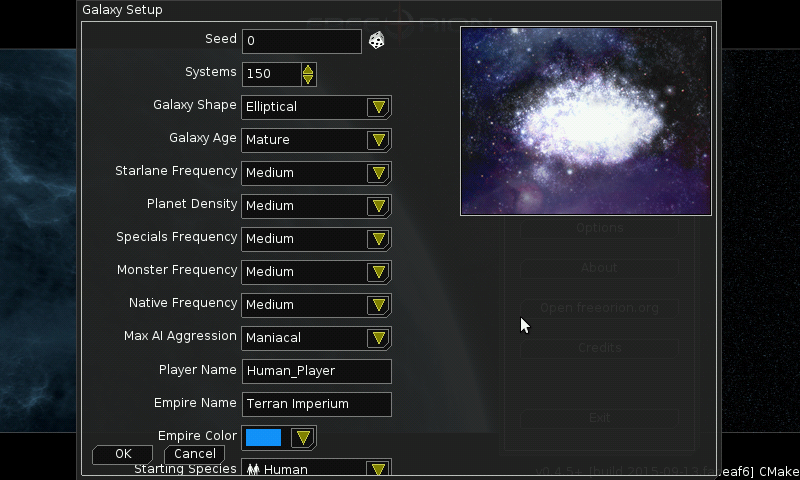Viewport: 800px width, 480px height.
Task: Open the Starting Species dropdown
Action: tap(316, 469)
